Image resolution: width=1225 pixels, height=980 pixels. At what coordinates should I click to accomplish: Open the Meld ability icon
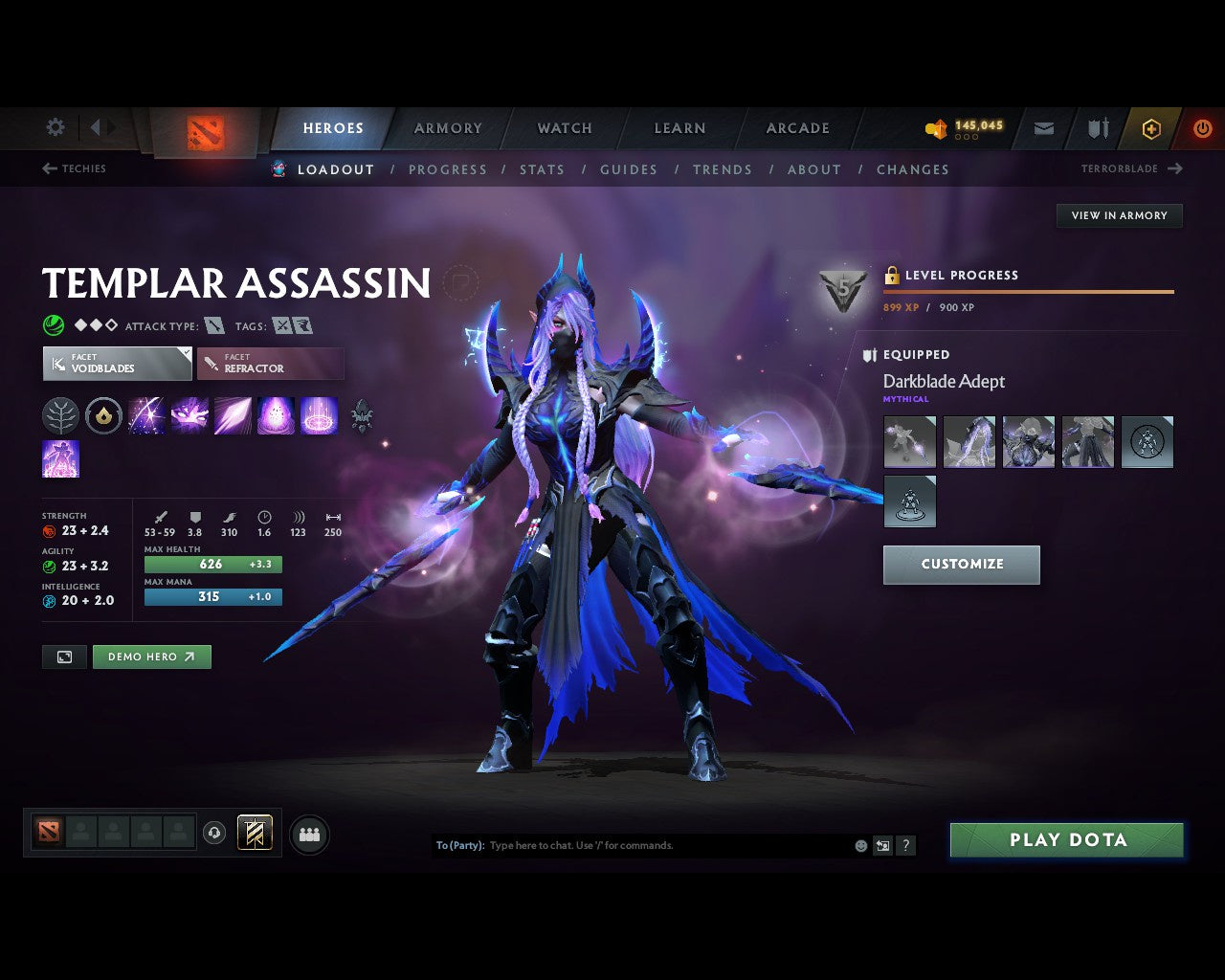click(x=189, y=416)
